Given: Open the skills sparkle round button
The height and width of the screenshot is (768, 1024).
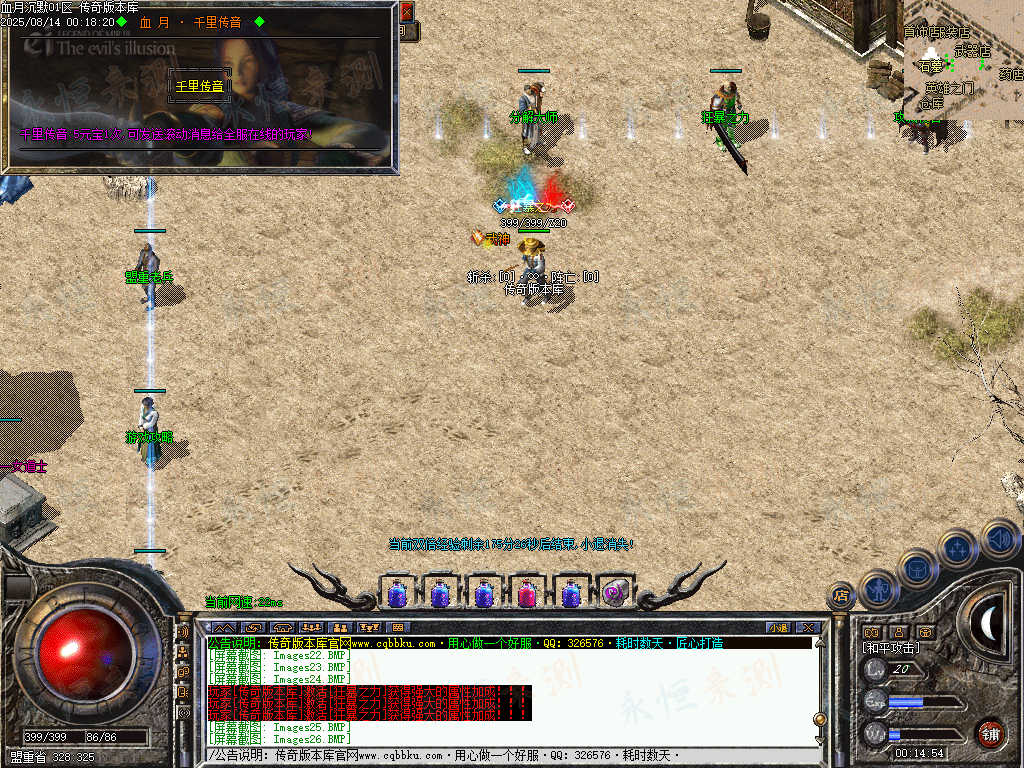Looking at the screenshot, I should (958, 548).
